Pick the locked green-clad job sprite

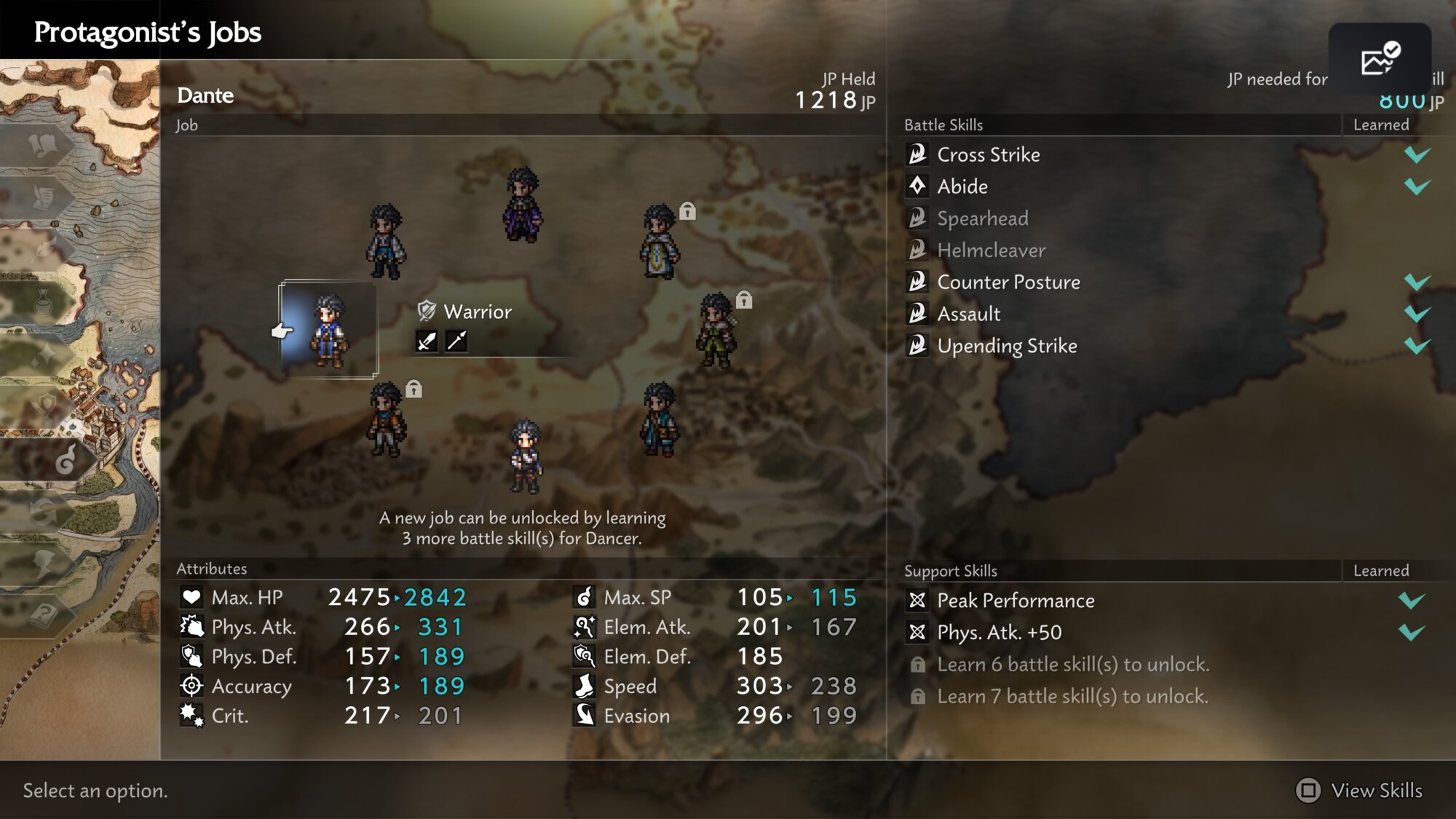click(717, 330)
